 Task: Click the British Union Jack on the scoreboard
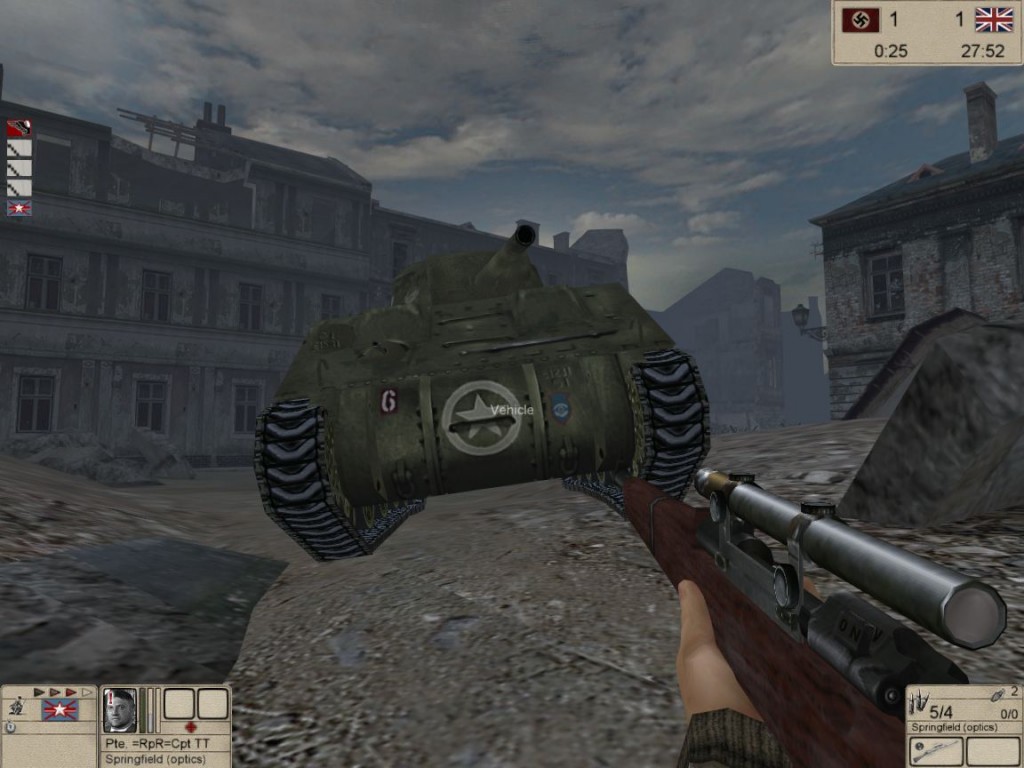coord(994,19)
